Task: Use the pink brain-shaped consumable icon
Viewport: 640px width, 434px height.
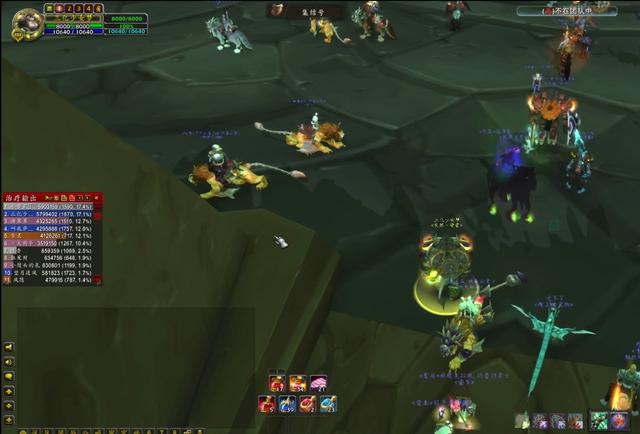Action: point(319,383)
